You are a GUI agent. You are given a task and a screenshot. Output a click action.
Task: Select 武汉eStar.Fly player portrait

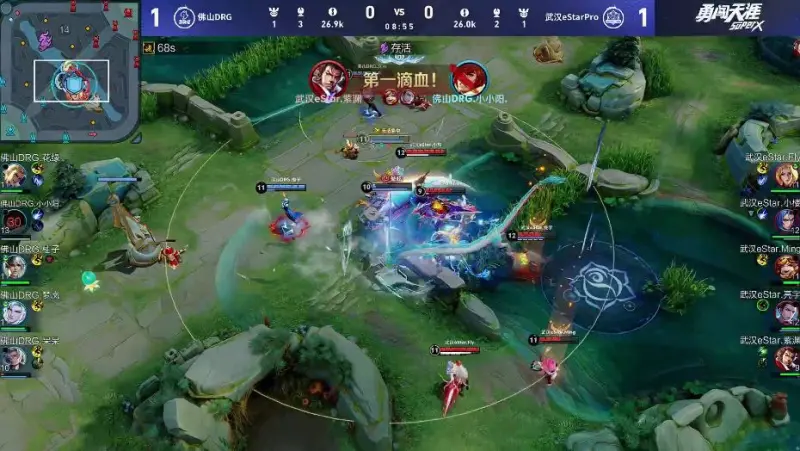tap(786, 176)
